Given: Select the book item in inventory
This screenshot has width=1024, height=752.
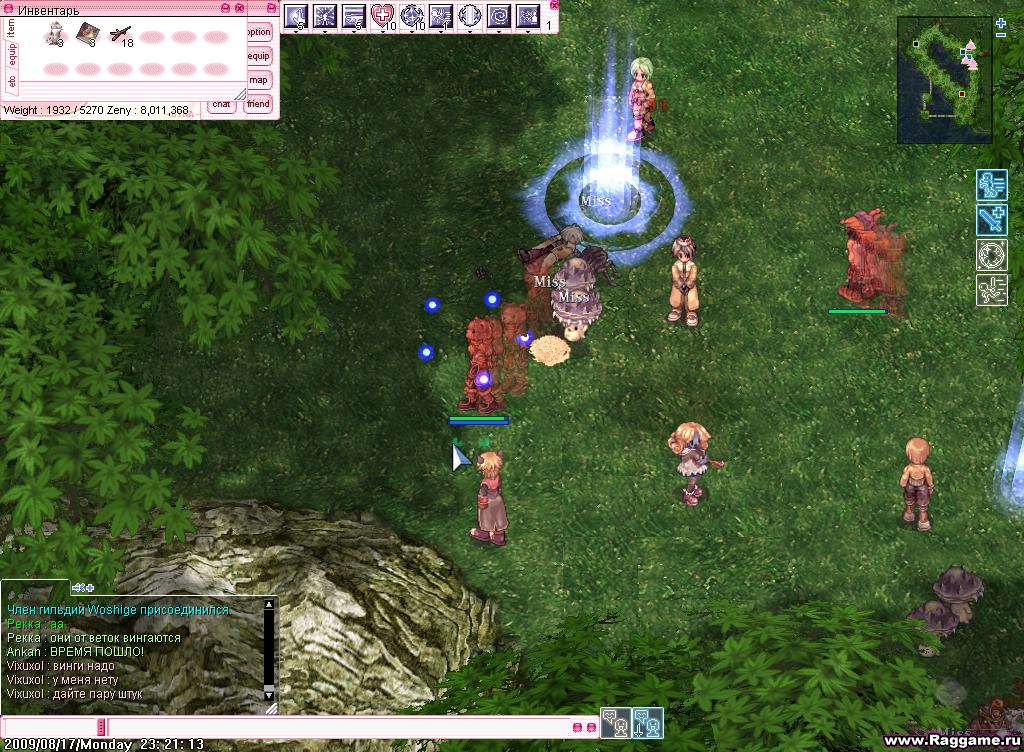Looking at the screenshot, I should pyautogui.click(x=87, y=33).
